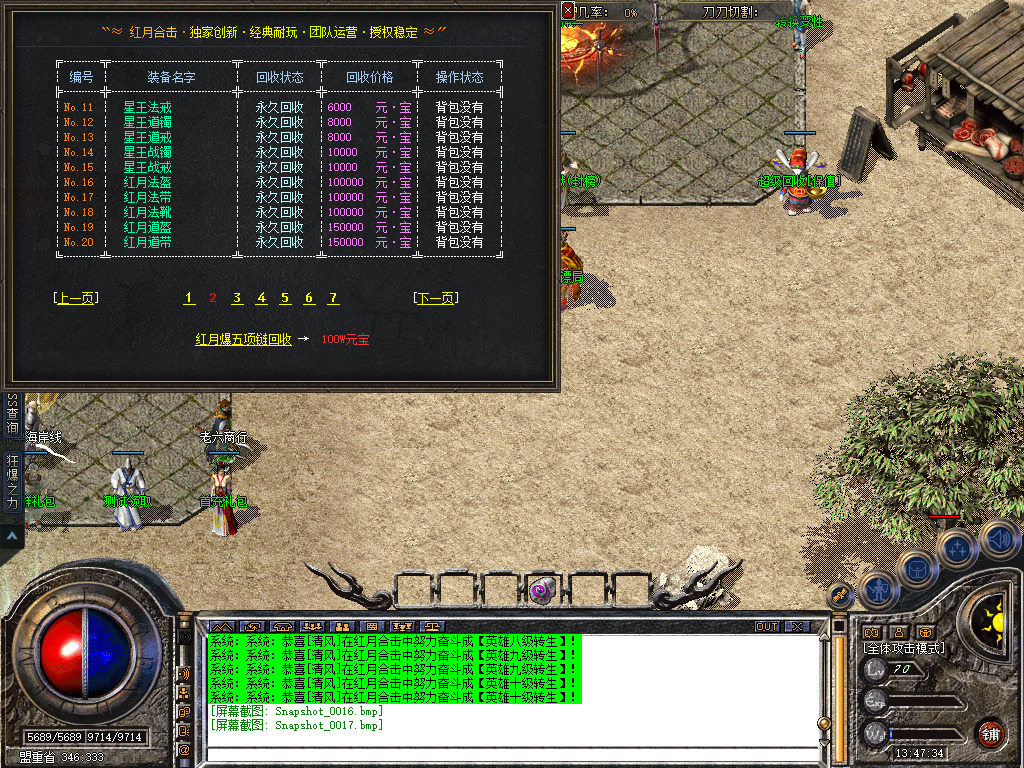Go to the previous page 上一页
The image size is (1024, 768).
point(76,298)
